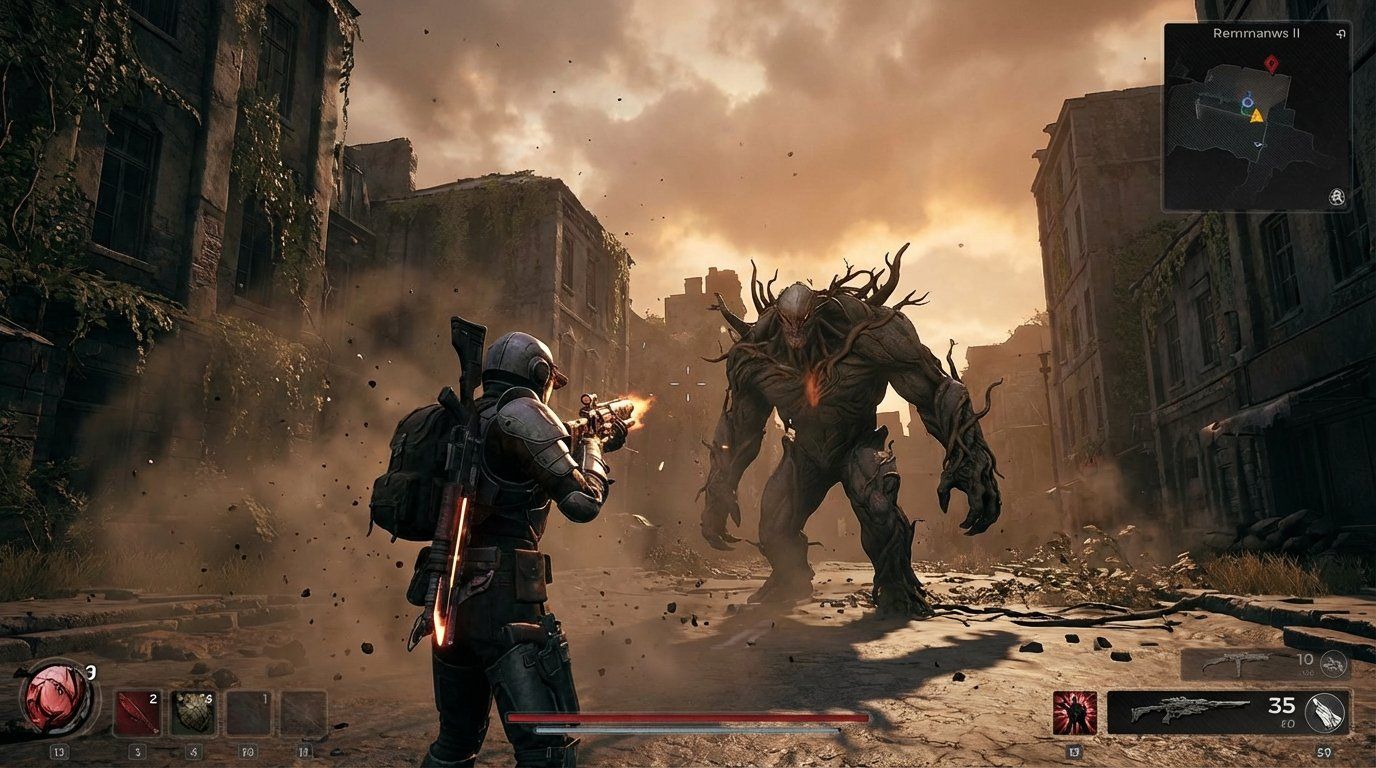The height and width of the screenshot is (768, 1376).
Task: Click the empty consumable slot showing count 1
Action: pyautogui.click(x=247, y=713)
